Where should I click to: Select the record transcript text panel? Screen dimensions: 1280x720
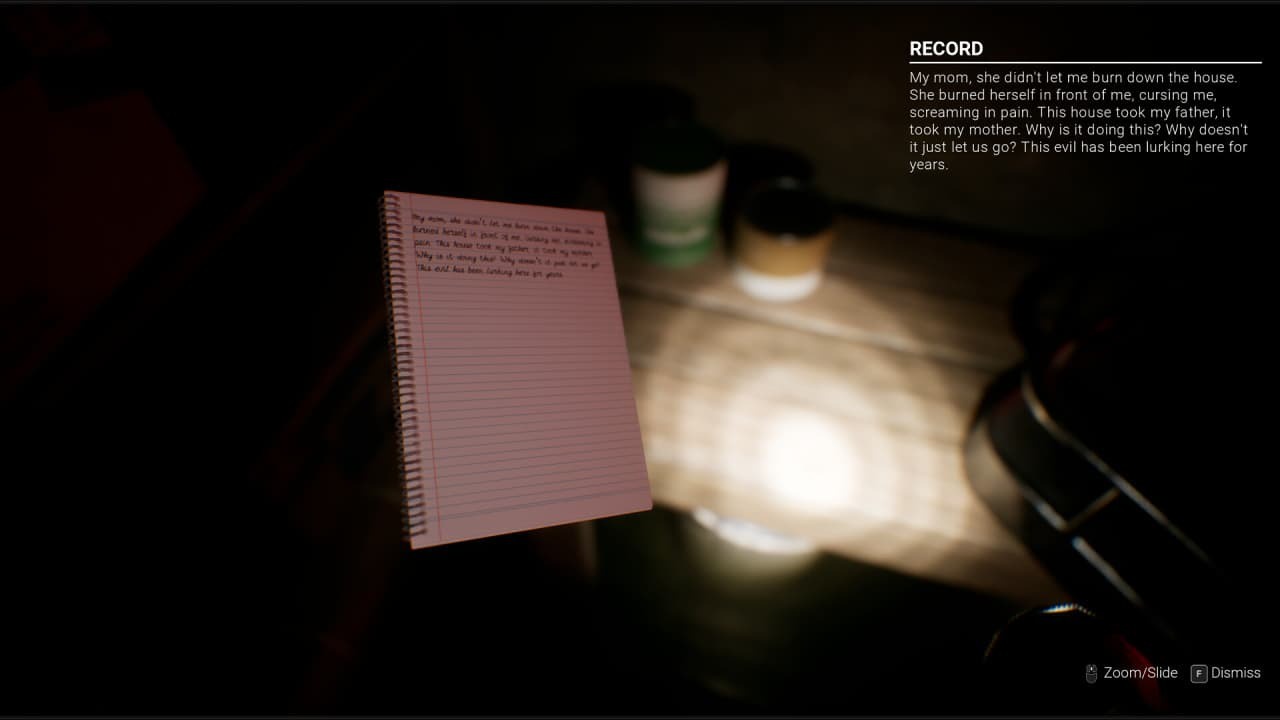click(1078, 120)
